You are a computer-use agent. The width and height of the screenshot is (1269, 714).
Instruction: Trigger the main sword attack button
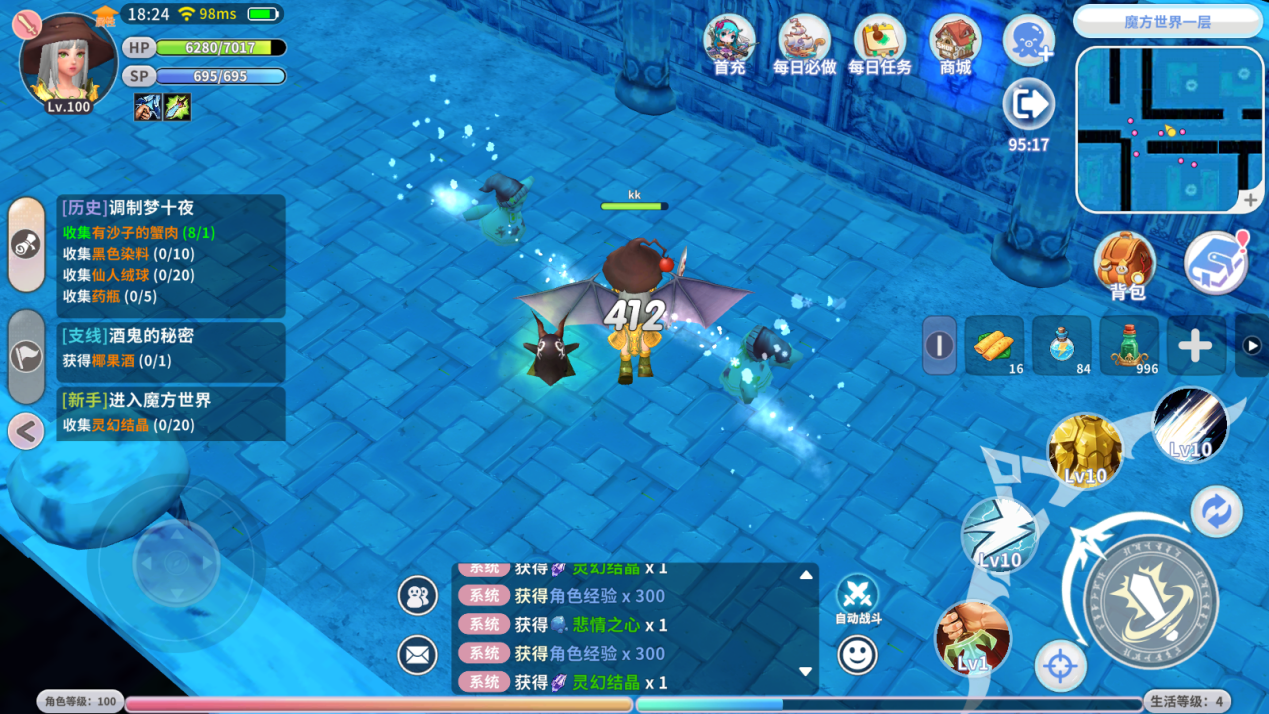[x=1150, y=602]
